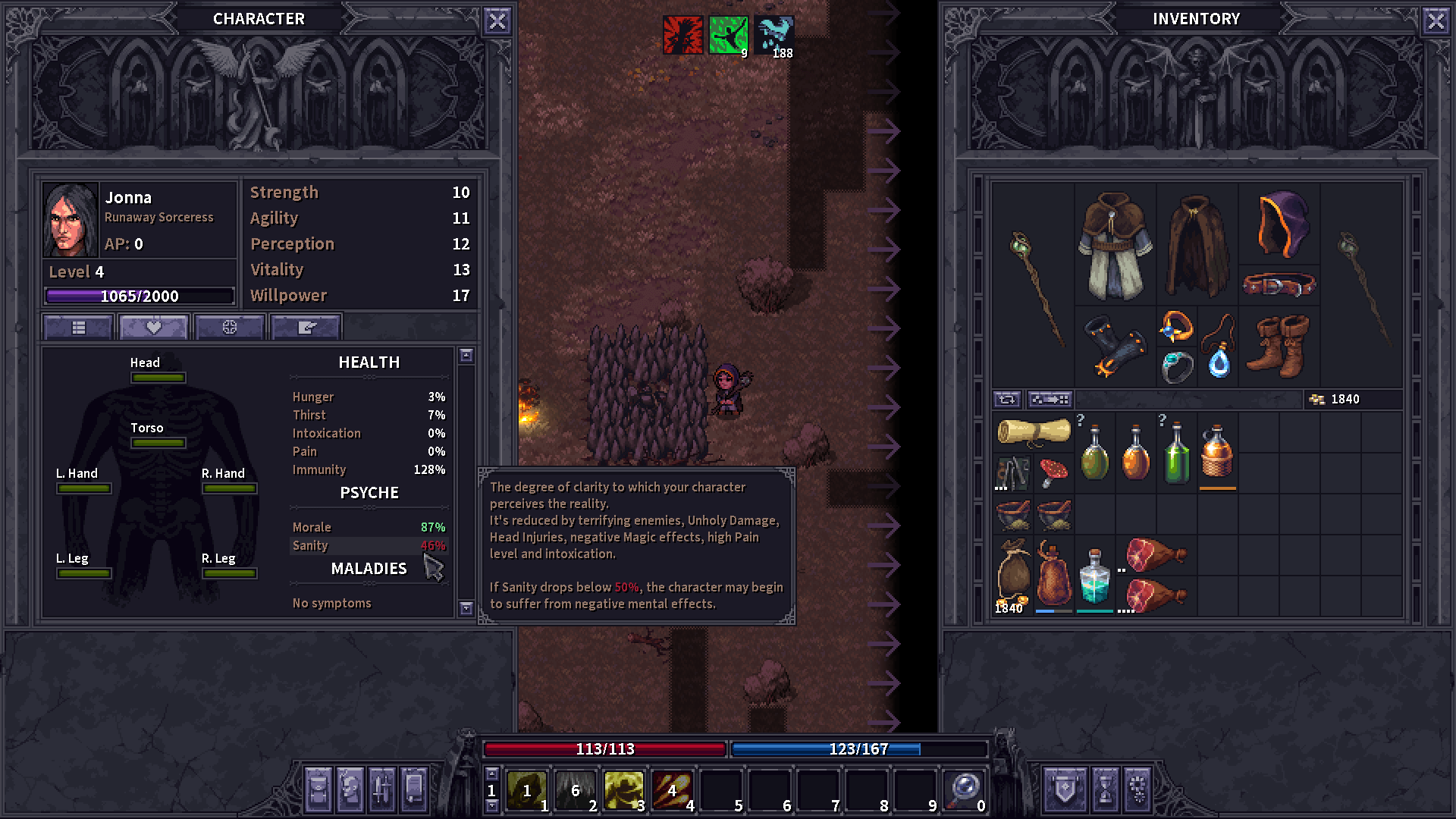Switch to the list tab in Character panel
The width and height of the screenshot is (1456, 819).
tap(79, 328)
